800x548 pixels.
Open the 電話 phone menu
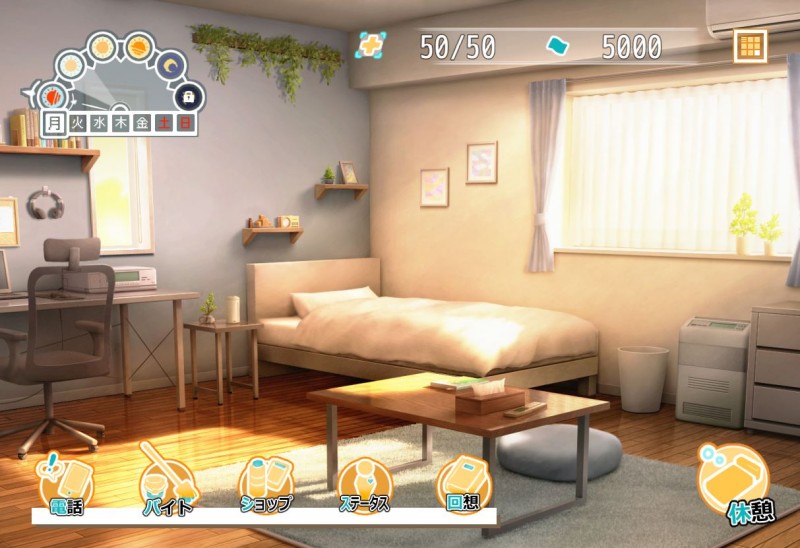[x=65, y=486]
